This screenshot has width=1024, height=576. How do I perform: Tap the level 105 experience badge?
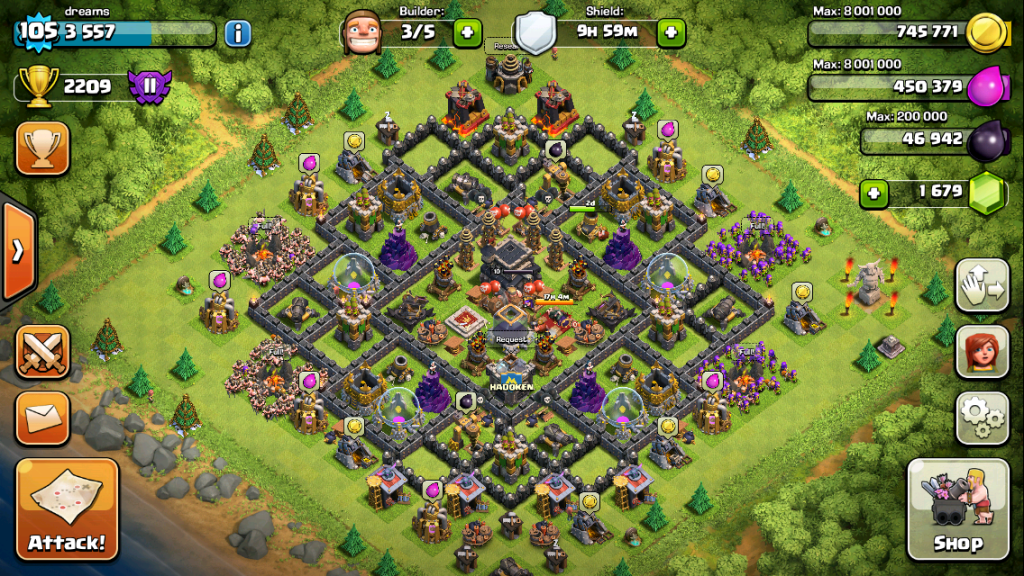[x=38, y=31]
